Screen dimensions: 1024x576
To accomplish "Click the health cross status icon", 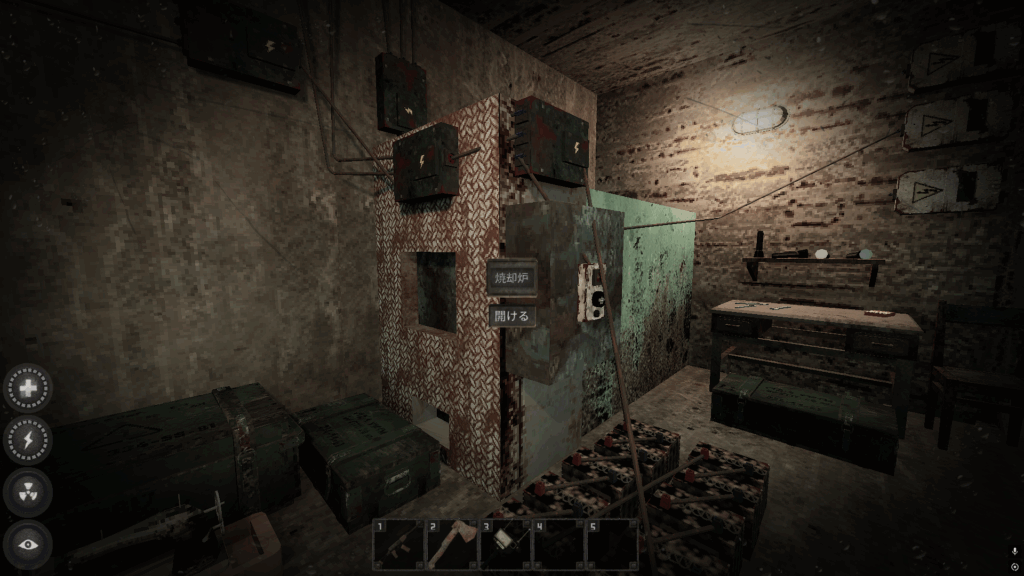I will [28, 387].
